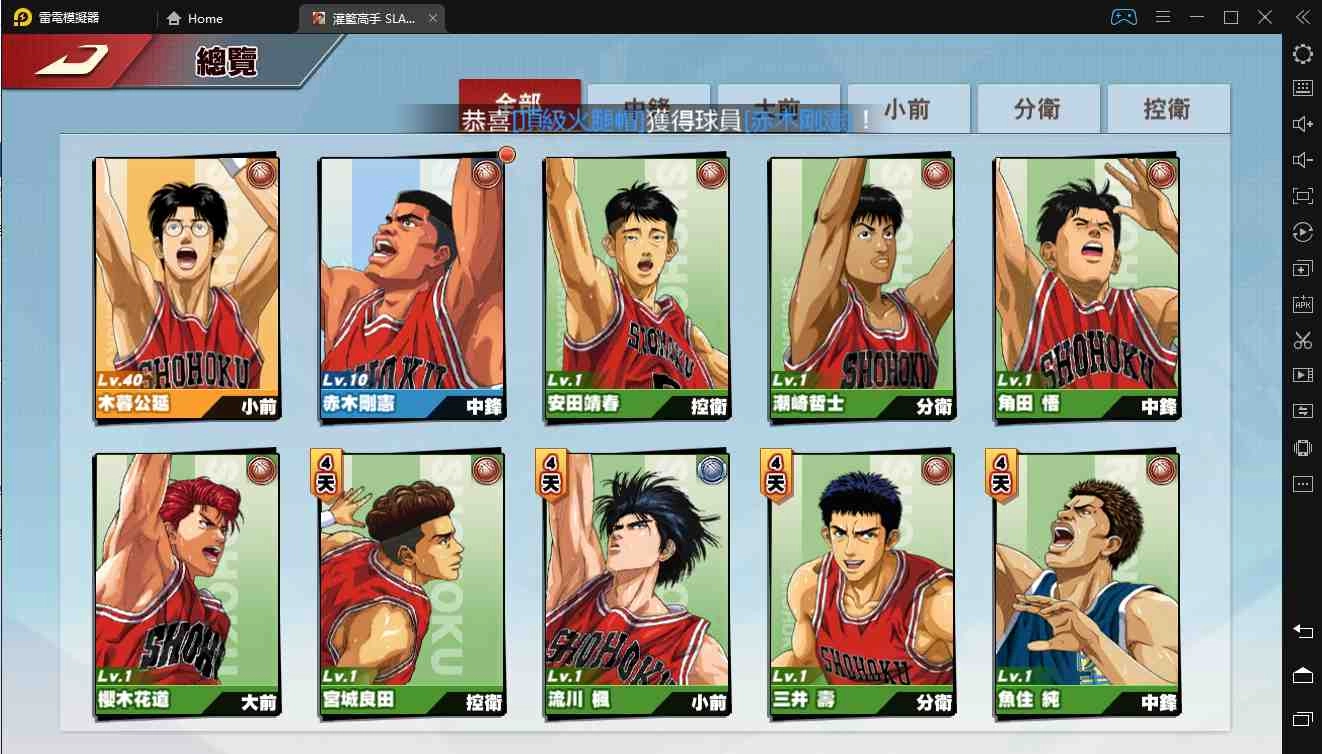Switch to the 控衛 position tab
Viewport: 1322px width, 754px height.
(1168, 107)
